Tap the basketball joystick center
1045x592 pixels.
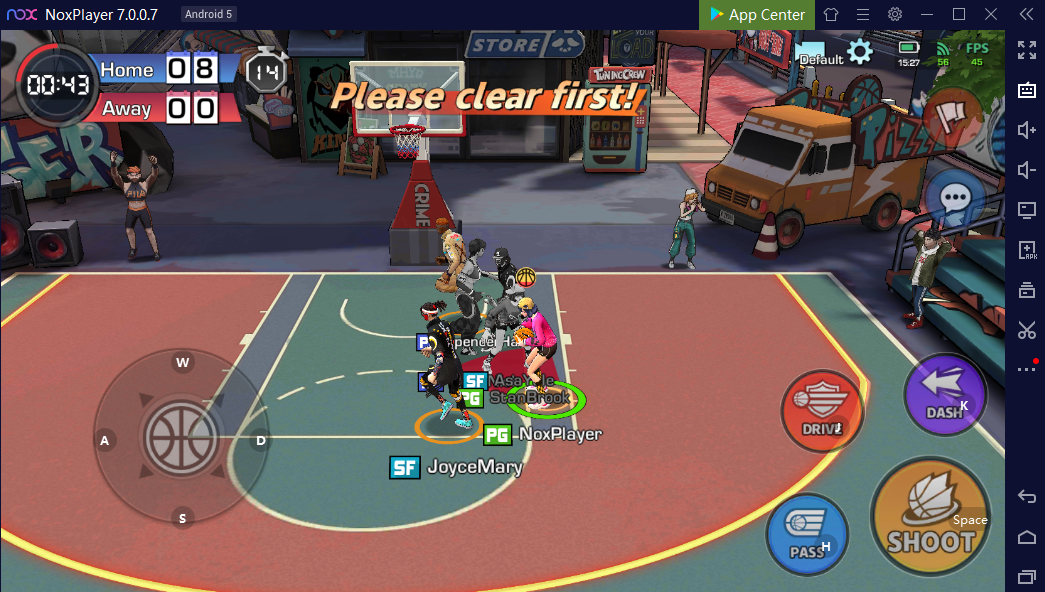[x=181, y=438]
